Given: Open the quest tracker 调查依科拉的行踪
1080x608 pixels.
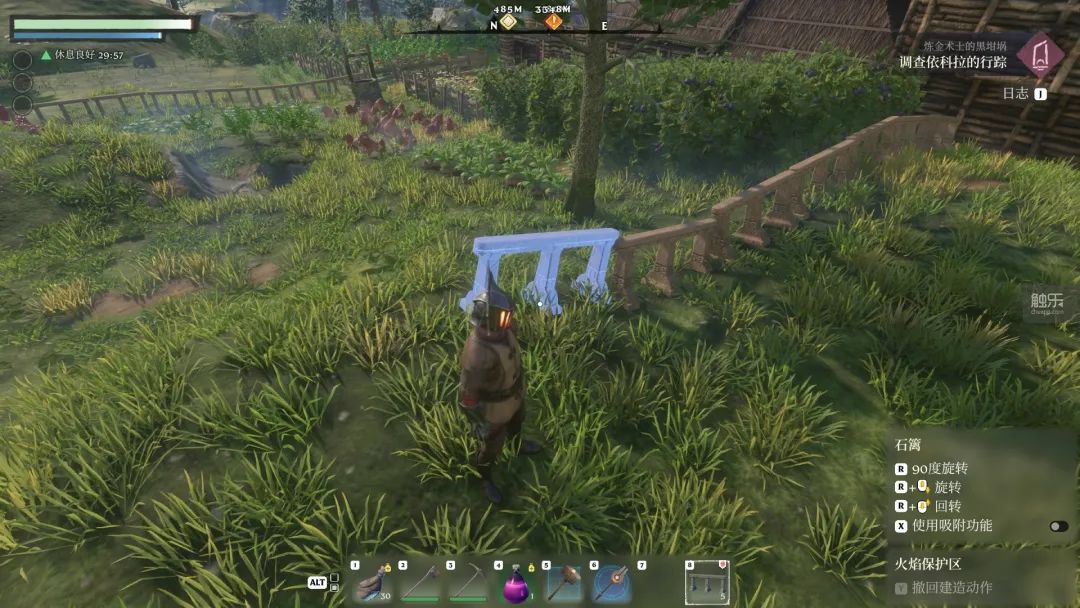Looking at the screenshot, I should tap(952, 62).
